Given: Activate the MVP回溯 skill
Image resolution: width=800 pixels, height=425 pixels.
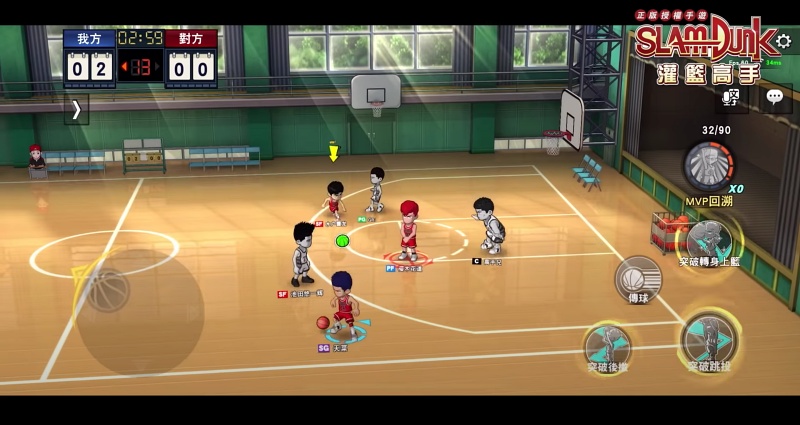Looking at the screenshot, I should pos(709,166).
